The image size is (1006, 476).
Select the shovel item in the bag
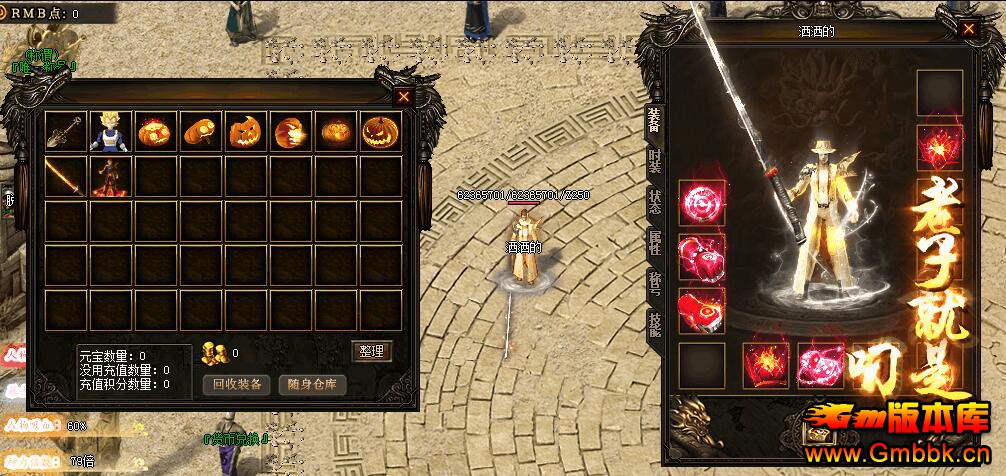point(66,132)
